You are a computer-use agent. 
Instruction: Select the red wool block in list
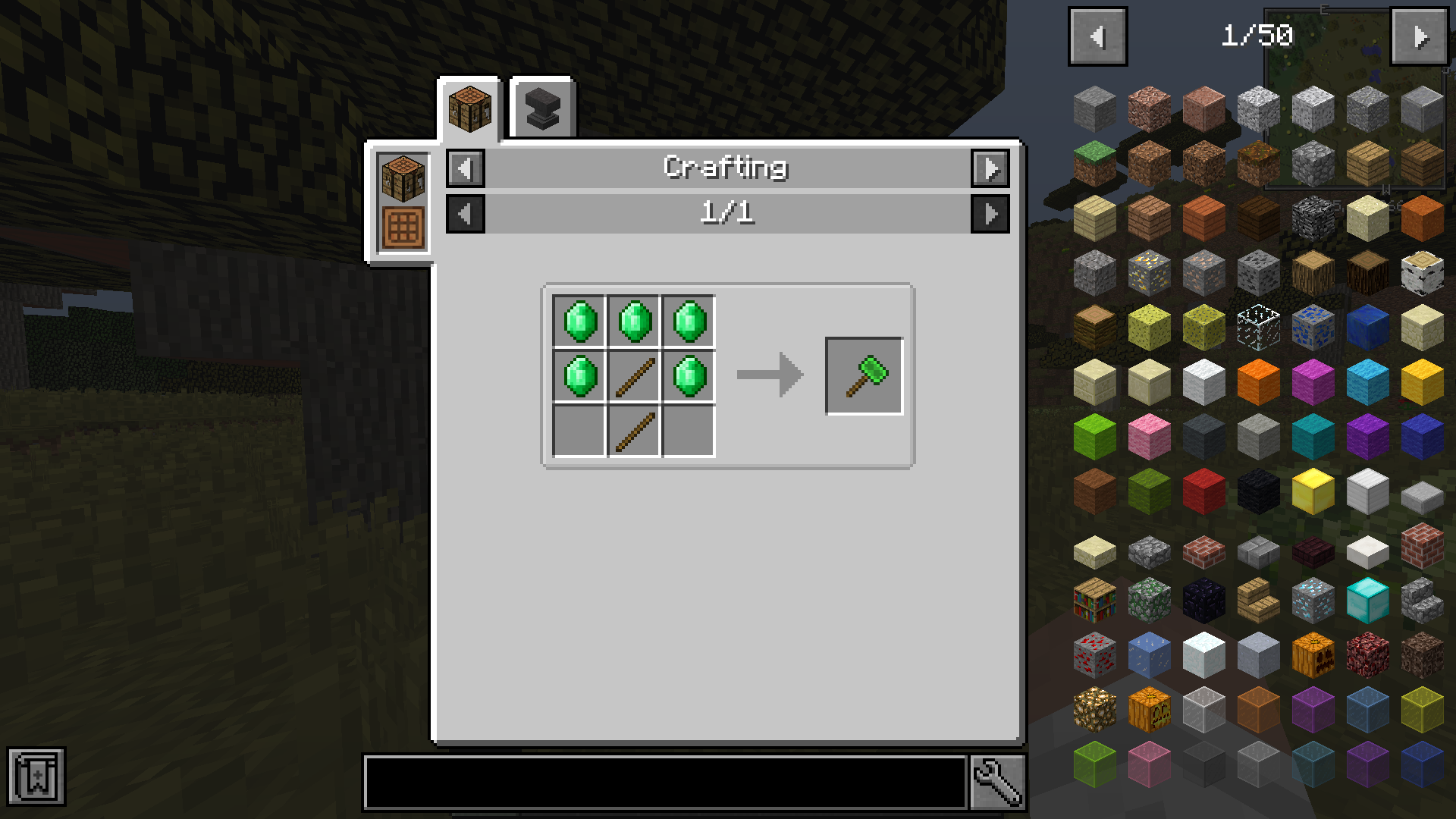1203,491
